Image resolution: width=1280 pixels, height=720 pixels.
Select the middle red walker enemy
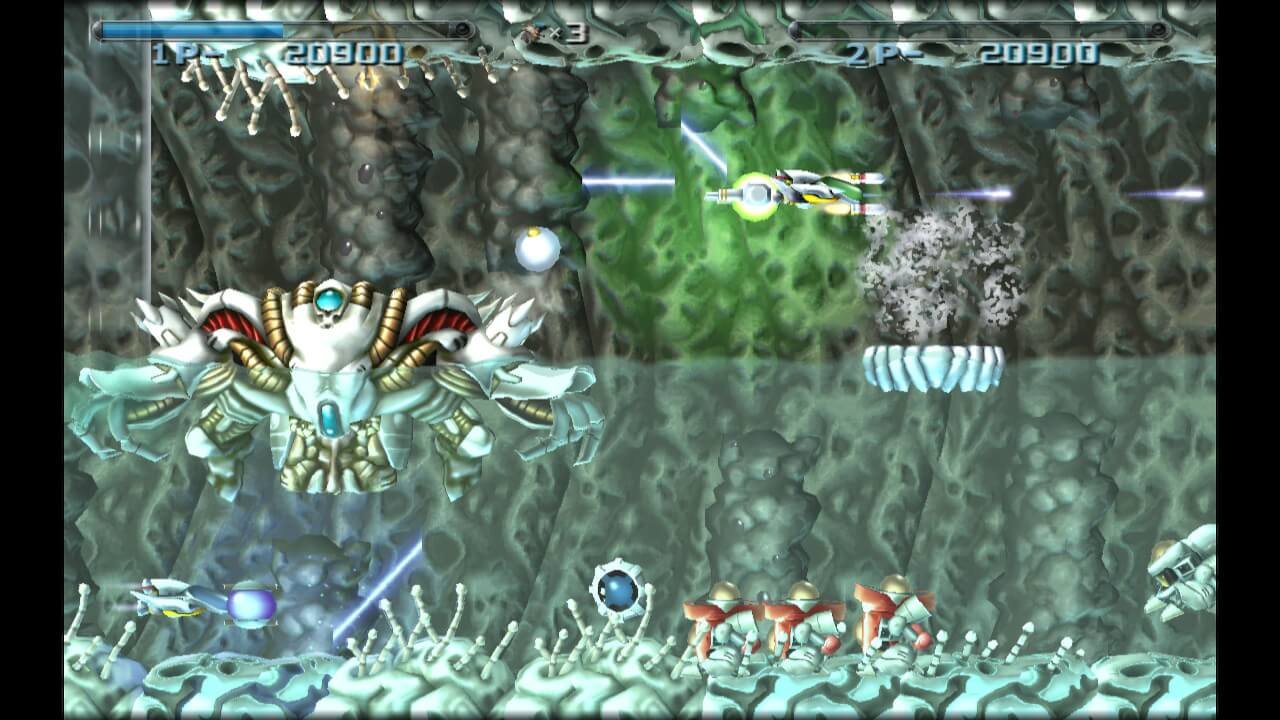click(x=800, y=620)
